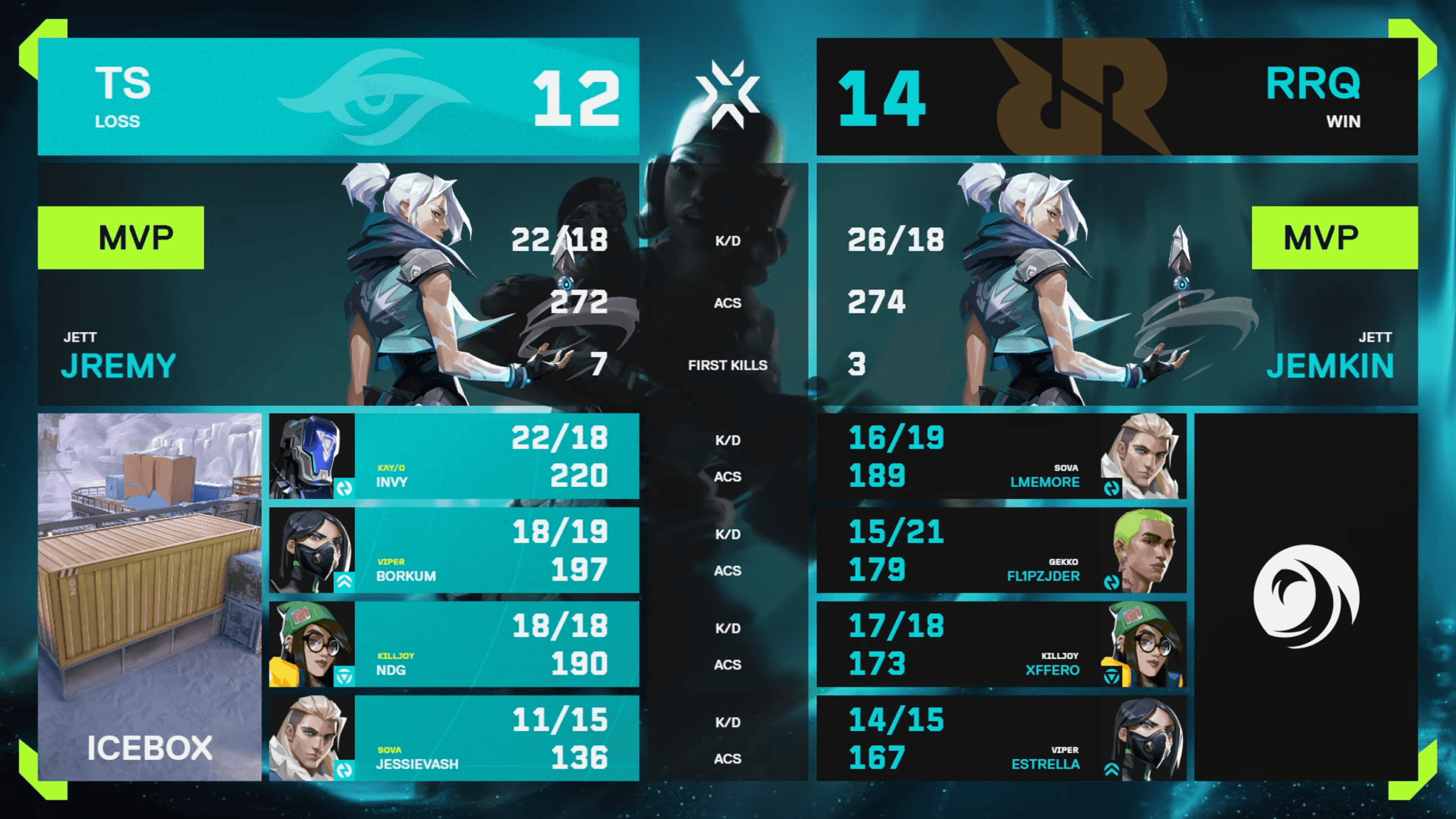Select JESSIEVASH's Sova player row

tap(454, 738)
